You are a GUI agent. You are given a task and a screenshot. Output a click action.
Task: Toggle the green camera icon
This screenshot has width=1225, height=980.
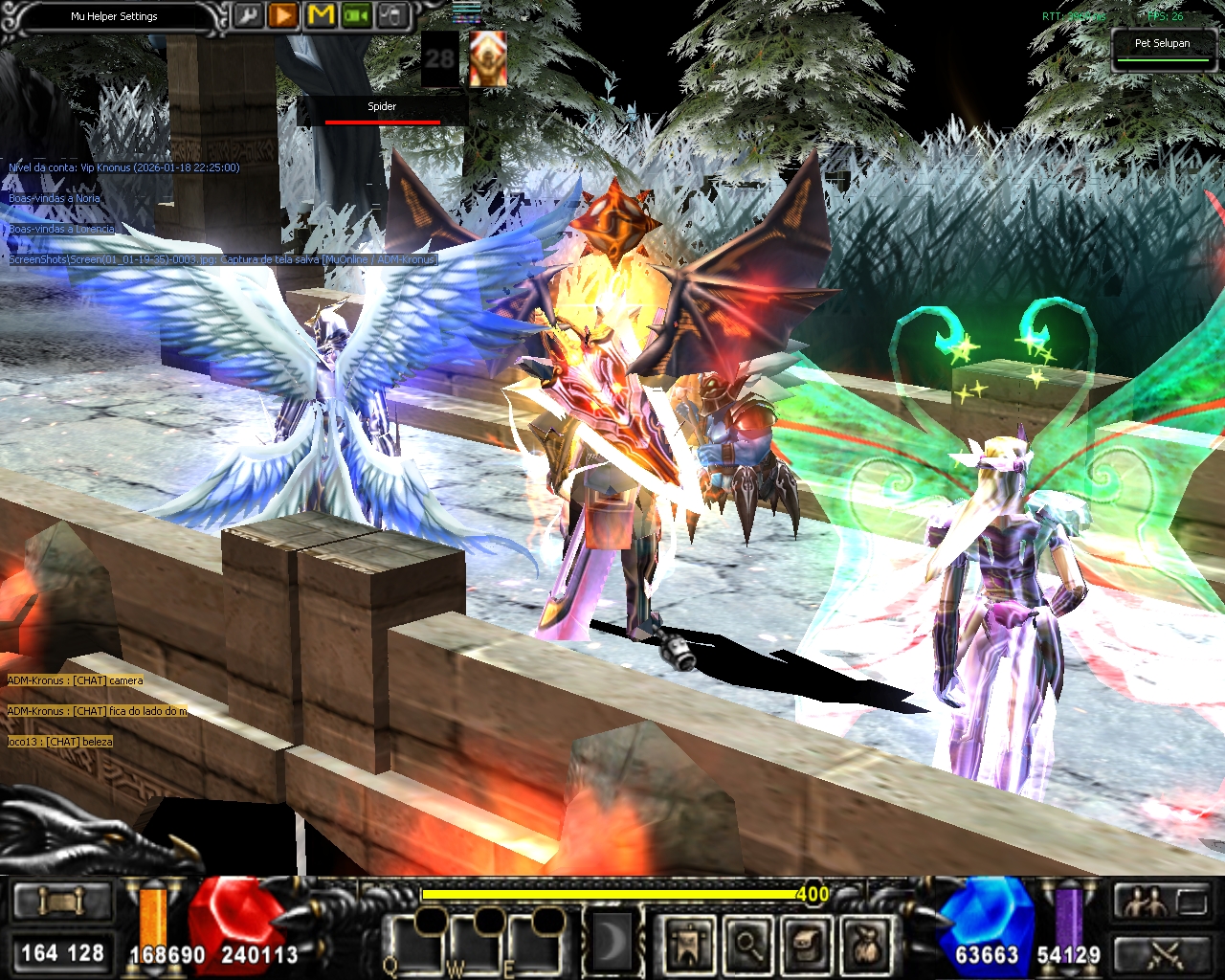[356, 16]
